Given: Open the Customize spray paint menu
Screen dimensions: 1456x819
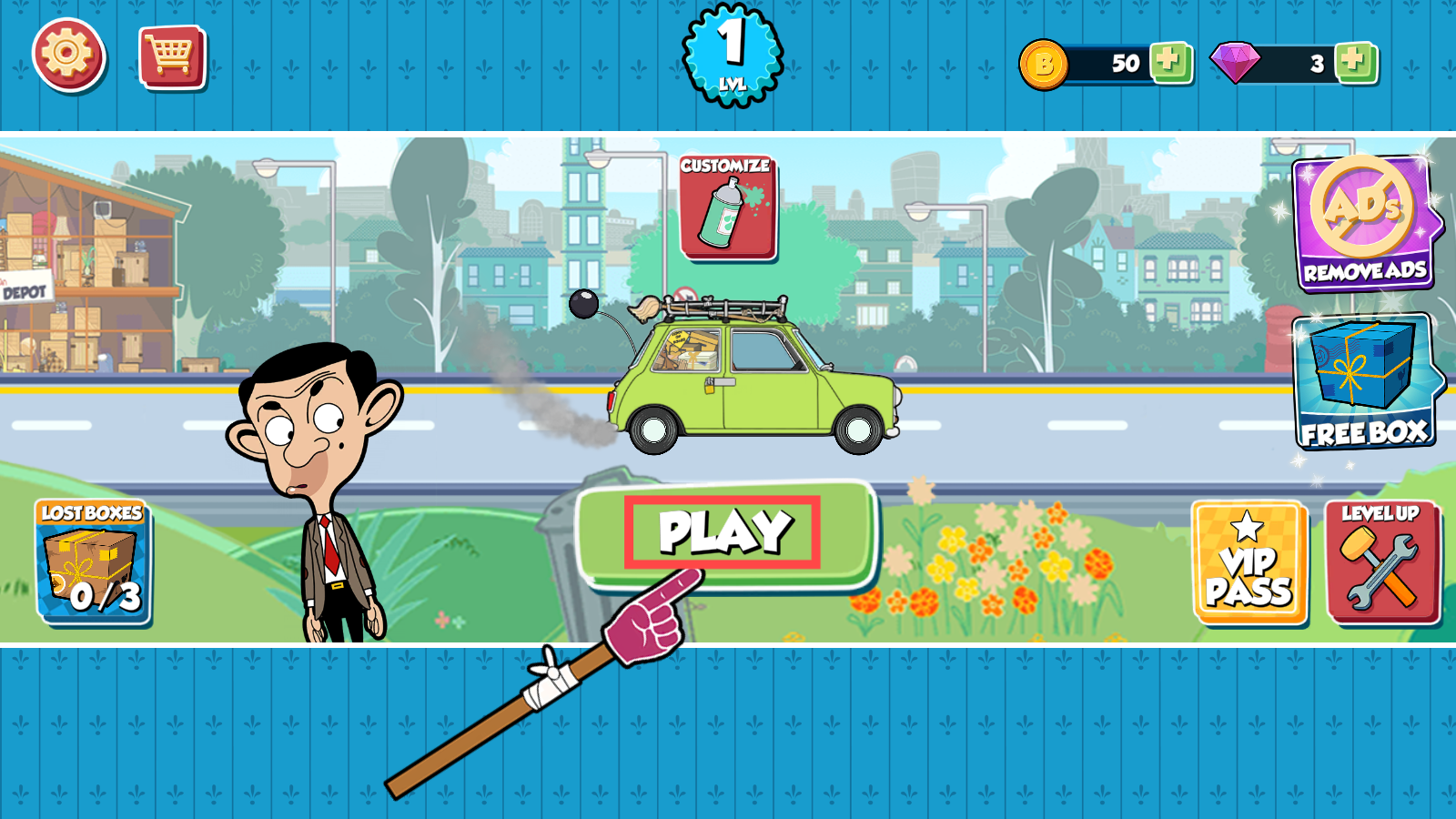Looking at the screenshot, I should point(727,208).
